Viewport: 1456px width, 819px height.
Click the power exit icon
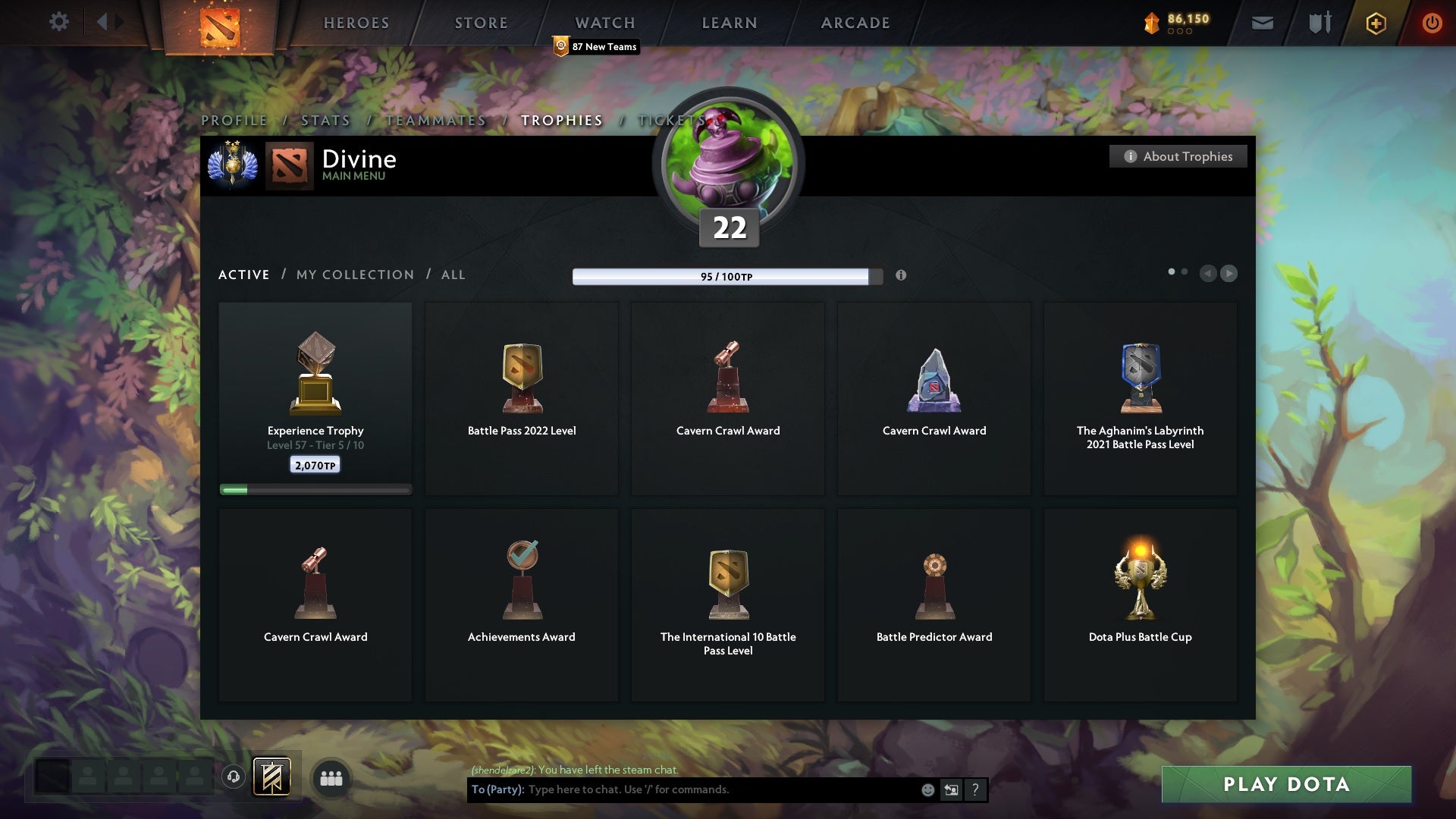[x=1432, y=23]
